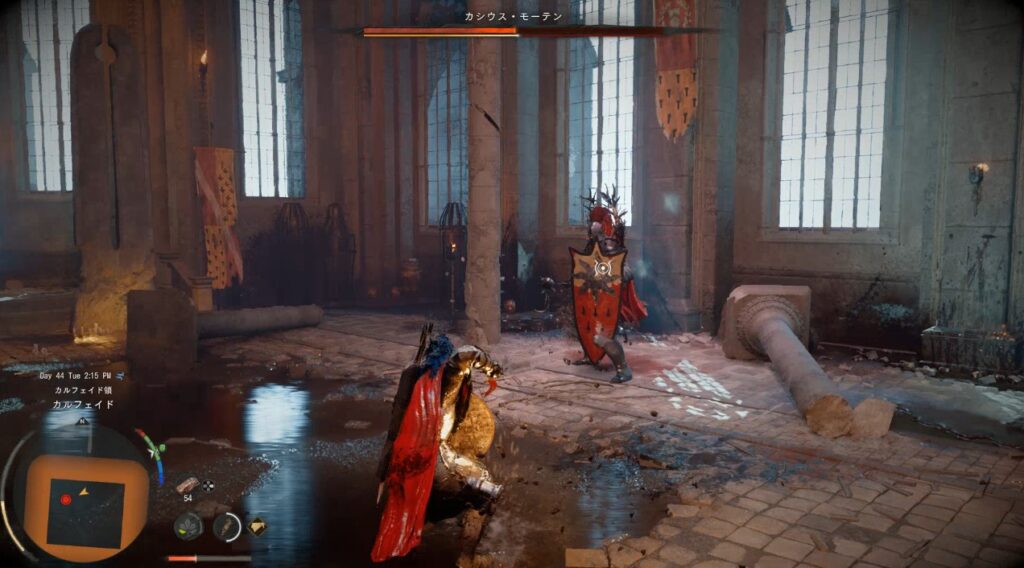Click the yellow diamond-shaped icon
This screenshot has height=568, width=1024.
(257, 525)
